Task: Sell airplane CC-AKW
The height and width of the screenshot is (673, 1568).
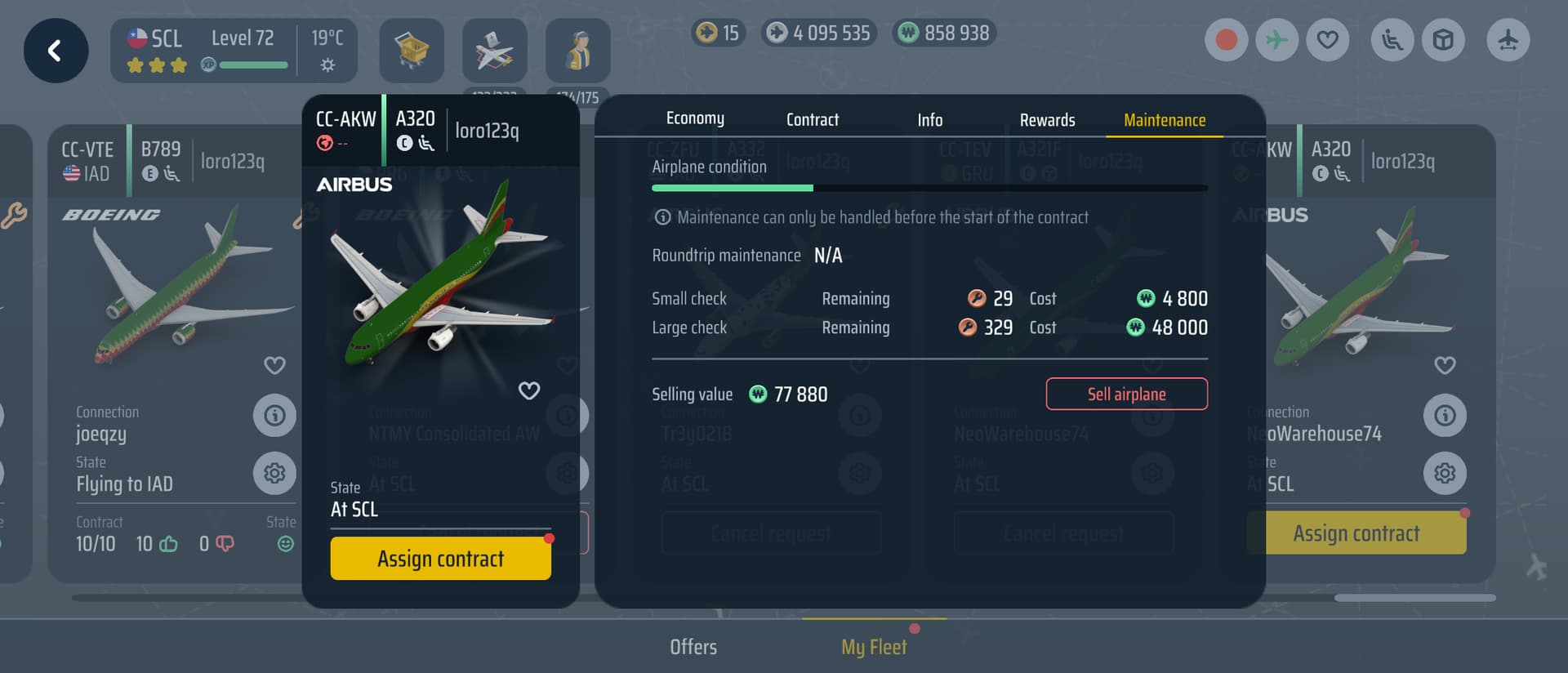Action: pos(1126,394)
